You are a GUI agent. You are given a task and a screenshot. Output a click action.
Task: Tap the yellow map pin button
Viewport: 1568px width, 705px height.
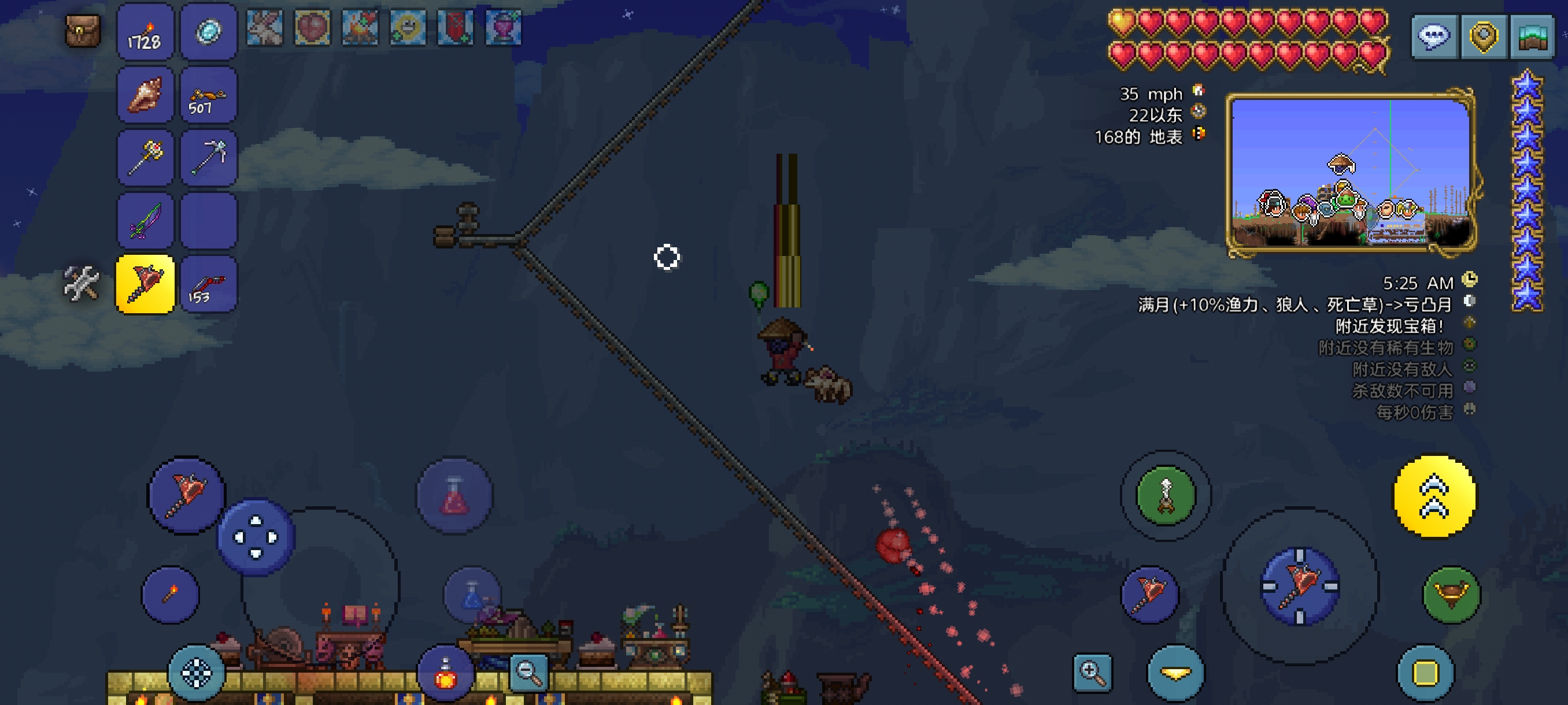pos(1484,36)
